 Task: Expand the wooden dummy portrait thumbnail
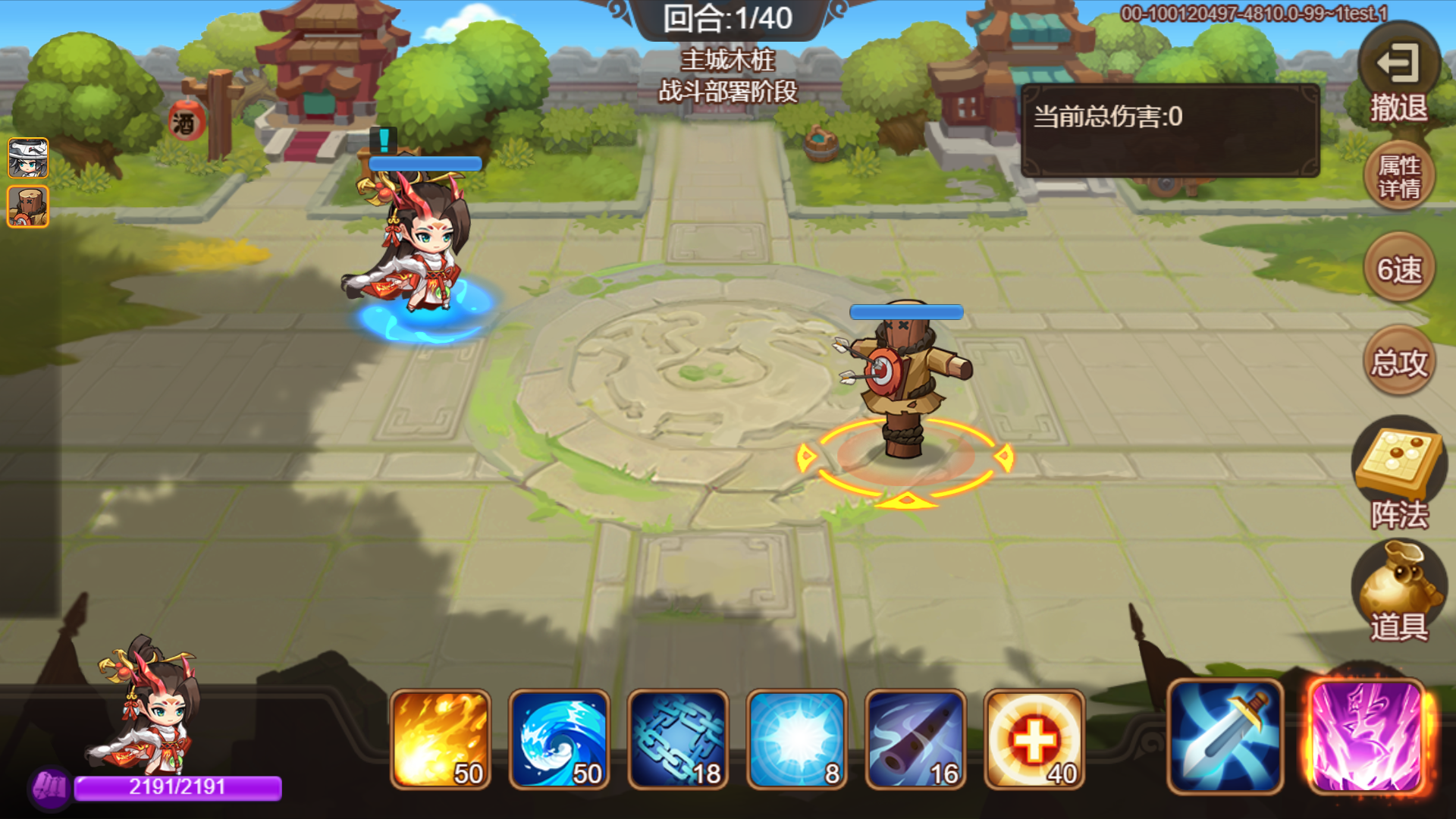click(x=27, y=206)
